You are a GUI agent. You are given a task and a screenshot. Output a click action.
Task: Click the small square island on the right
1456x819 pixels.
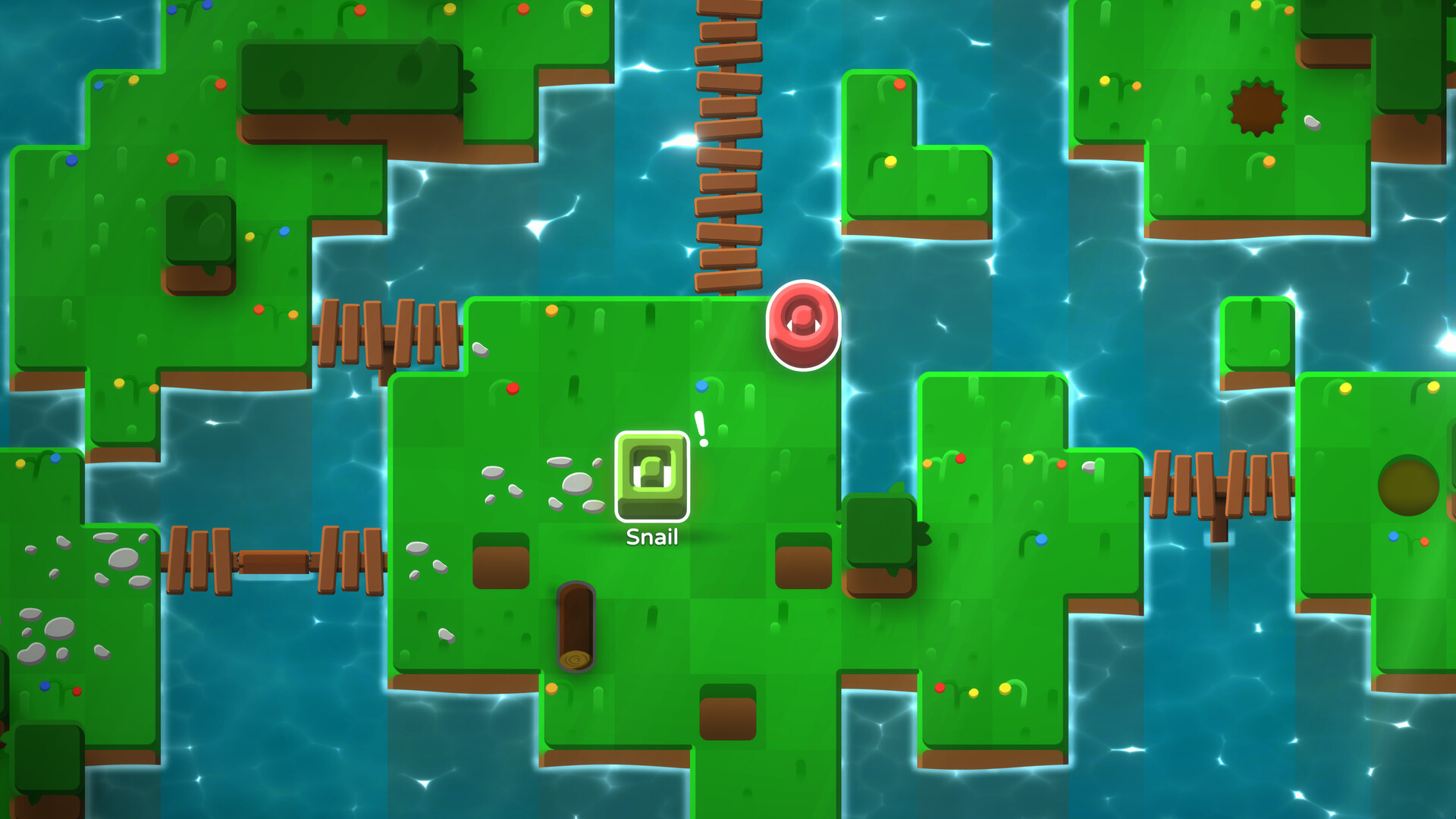click(1259, 334)
